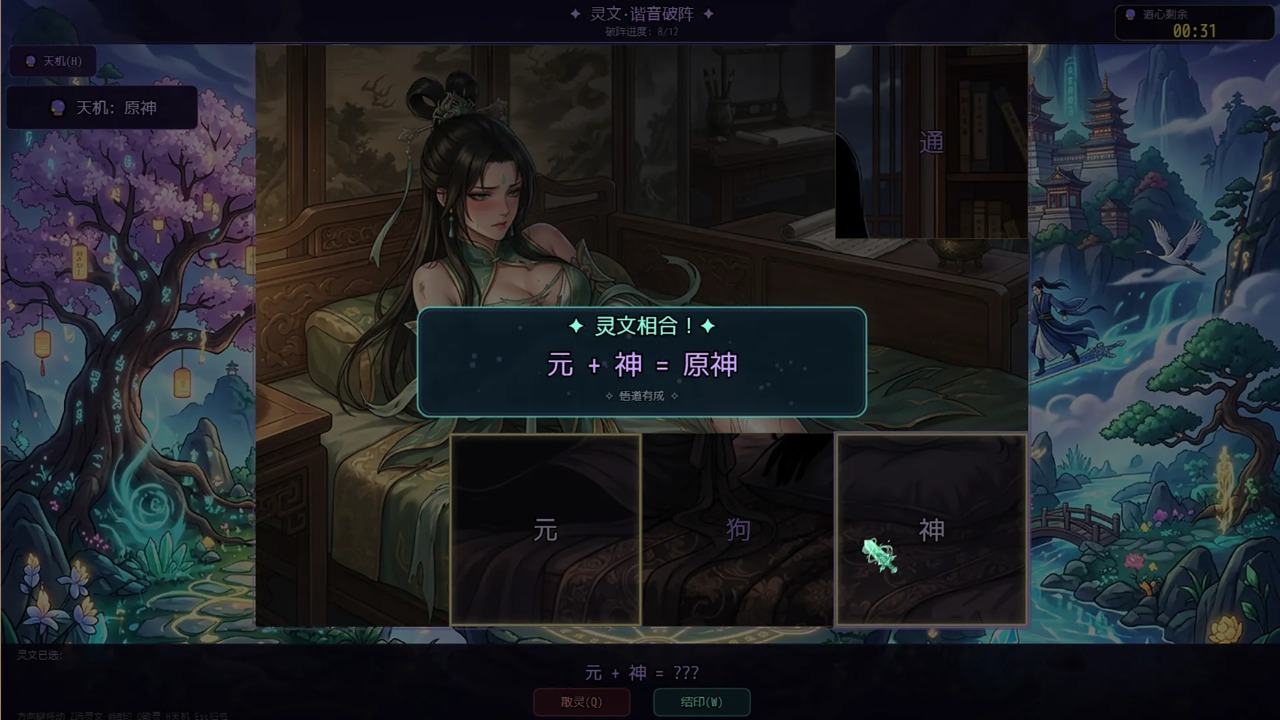Image resolution: width=1280 pixels, height=720 pixels.
Task: Confirm the combination with 结印(W) button
Action: tap(701, 702)
